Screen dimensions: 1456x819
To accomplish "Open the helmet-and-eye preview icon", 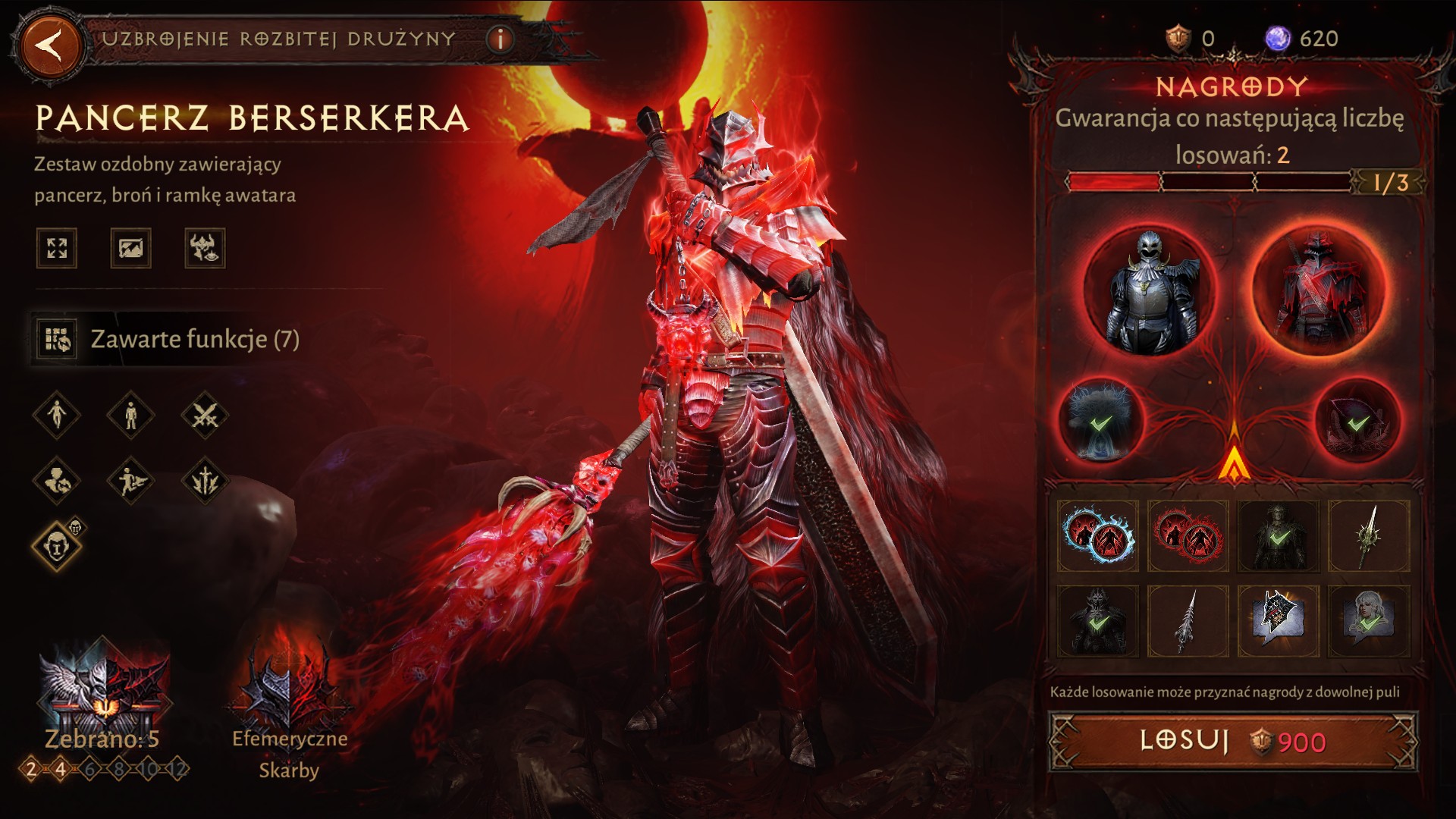I will point(204,248).
